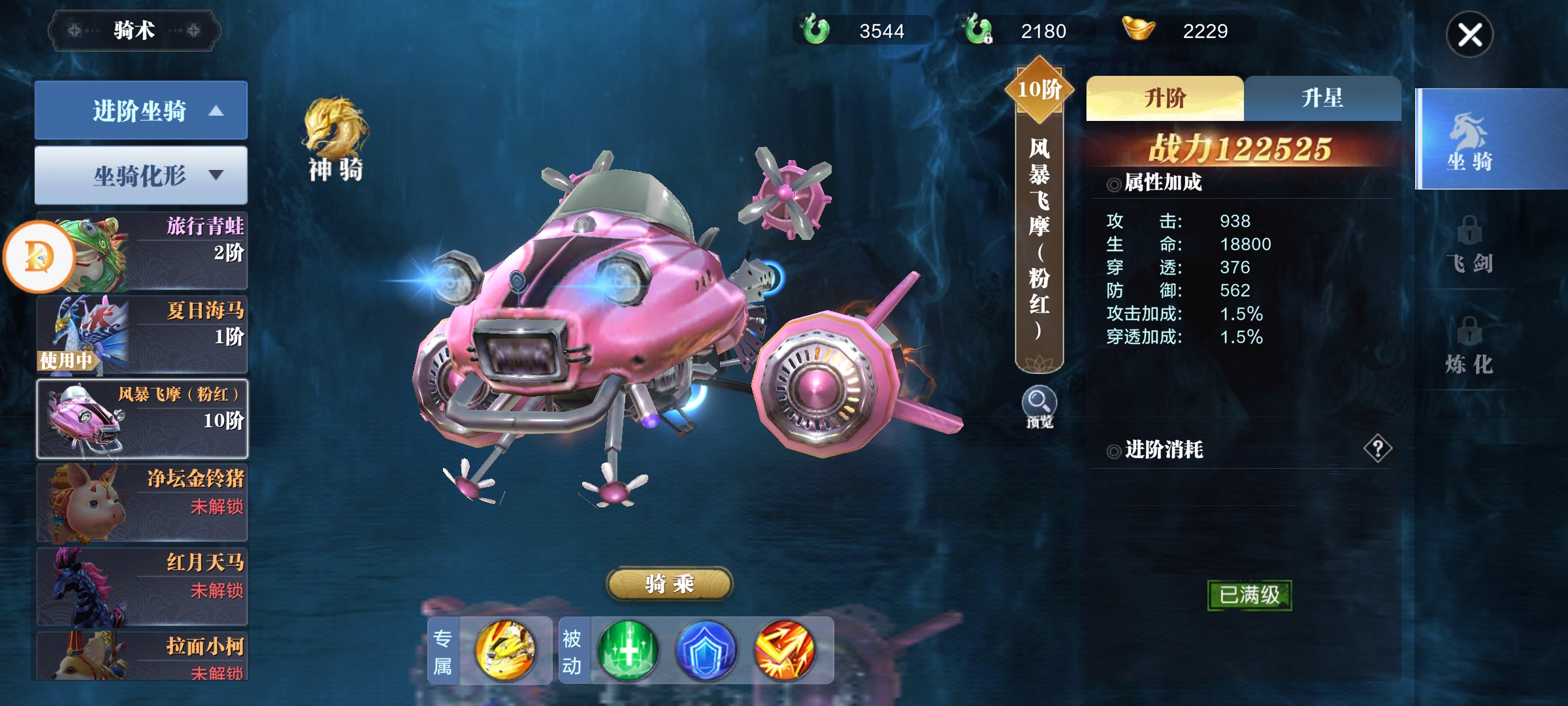Collapse the 进阶坐骑 category

pos(141,110)
